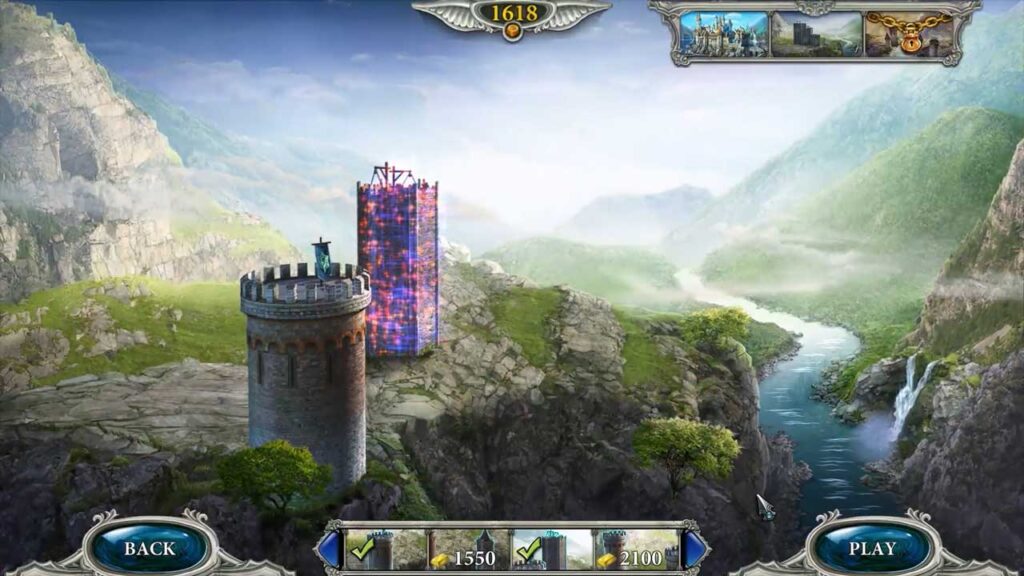Open the white castle location thumbnail
This screenshot has width=1024, height=576.
coord(724,34)
